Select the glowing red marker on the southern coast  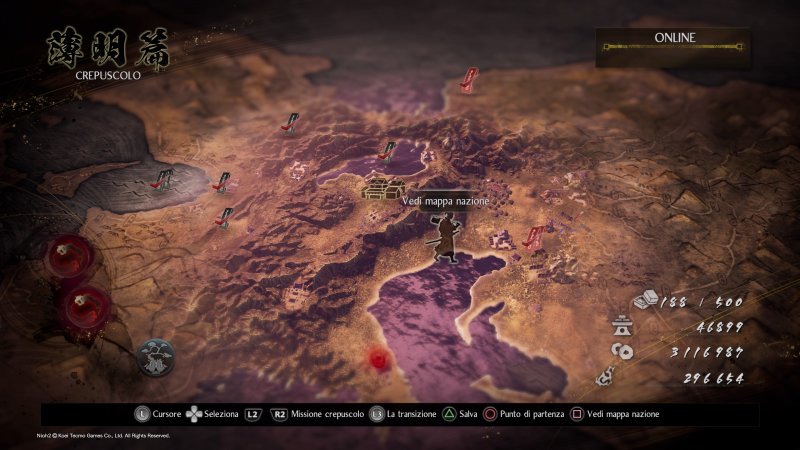click(x=378, y=357)
